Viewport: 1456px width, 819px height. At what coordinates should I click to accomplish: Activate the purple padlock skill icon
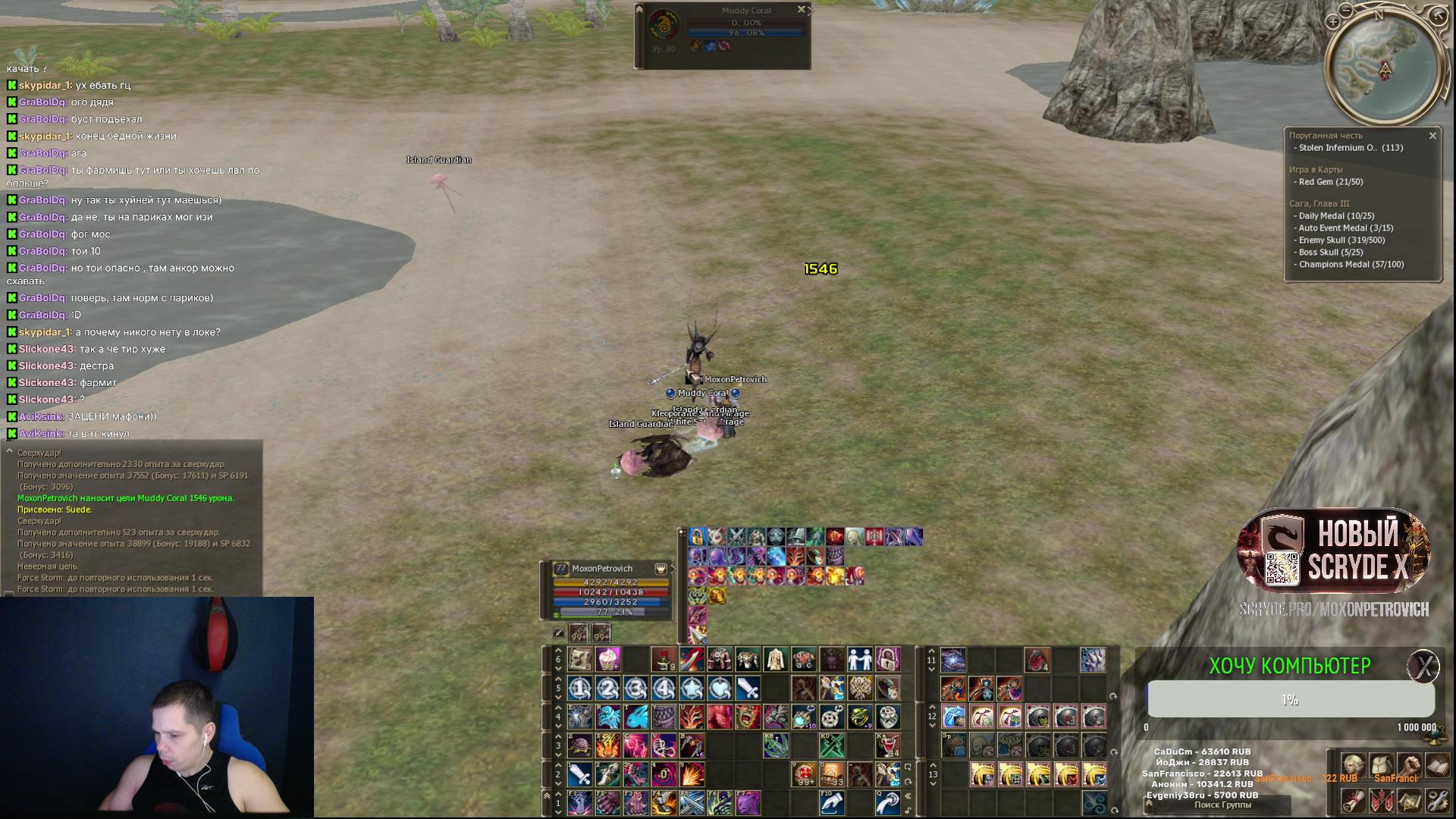click(888, 659)
